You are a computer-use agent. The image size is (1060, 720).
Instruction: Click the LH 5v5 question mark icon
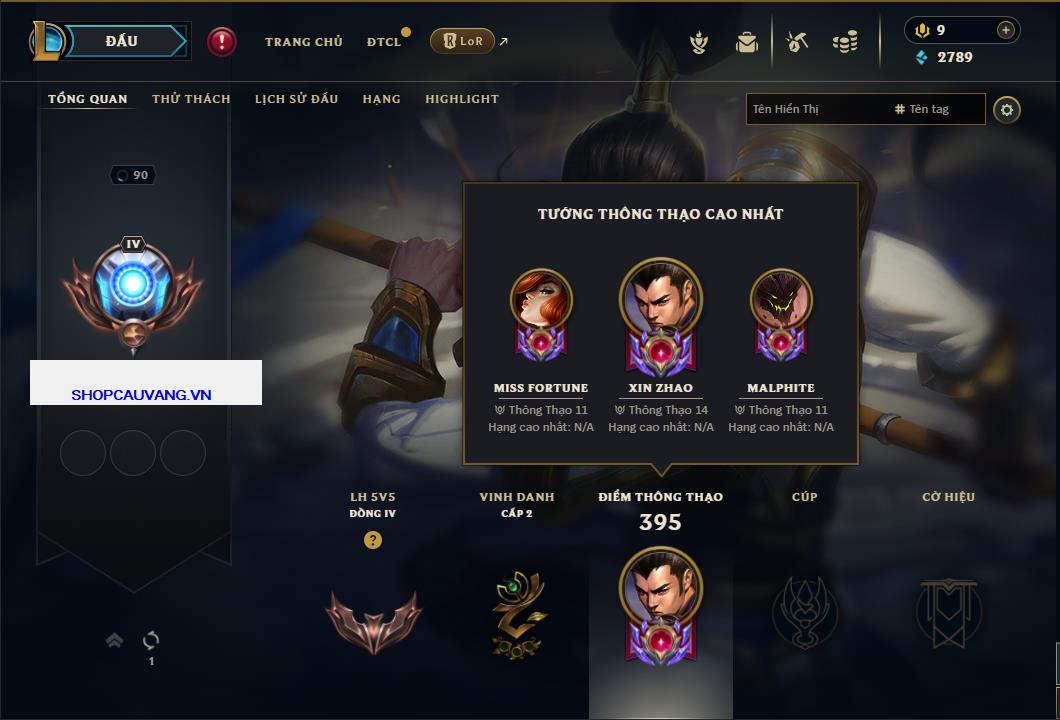(x=373, y=540)
